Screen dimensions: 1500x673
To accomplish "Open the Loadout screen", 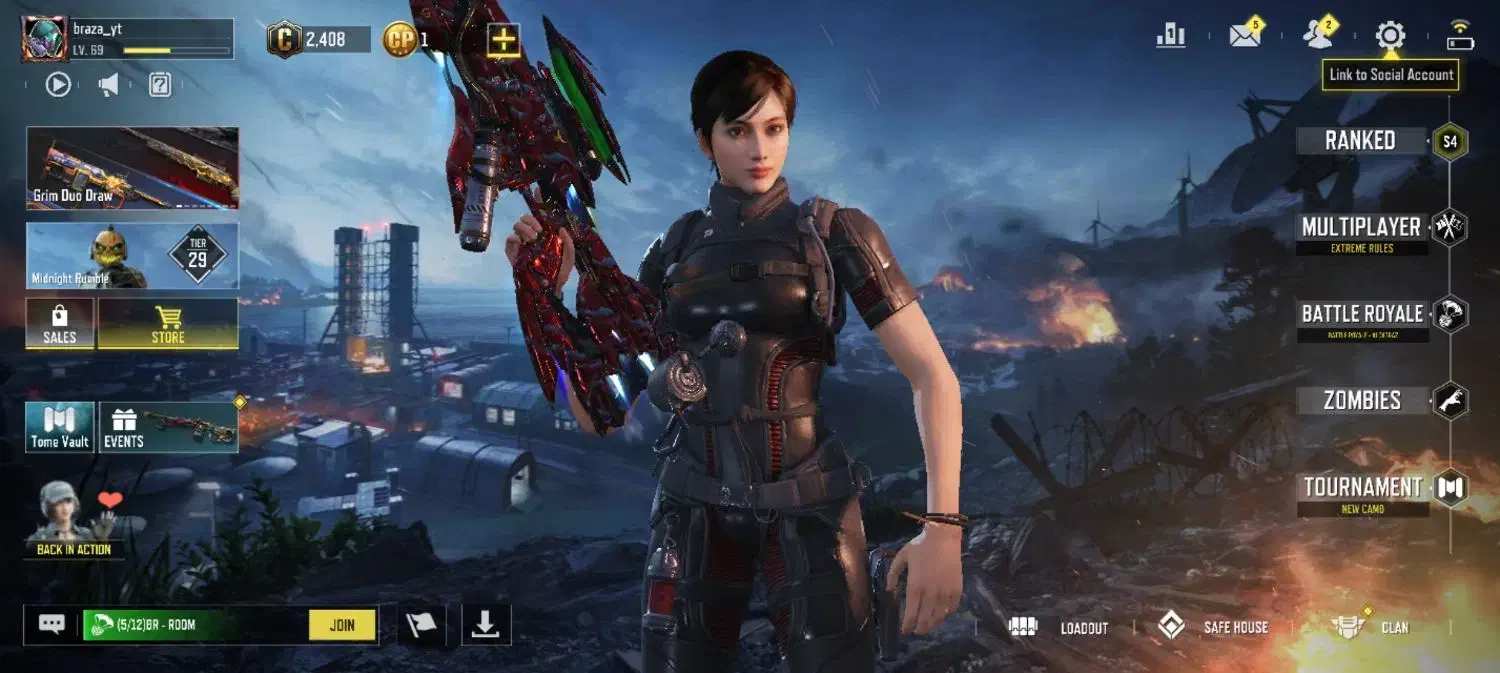I will tap(1061, 627).
